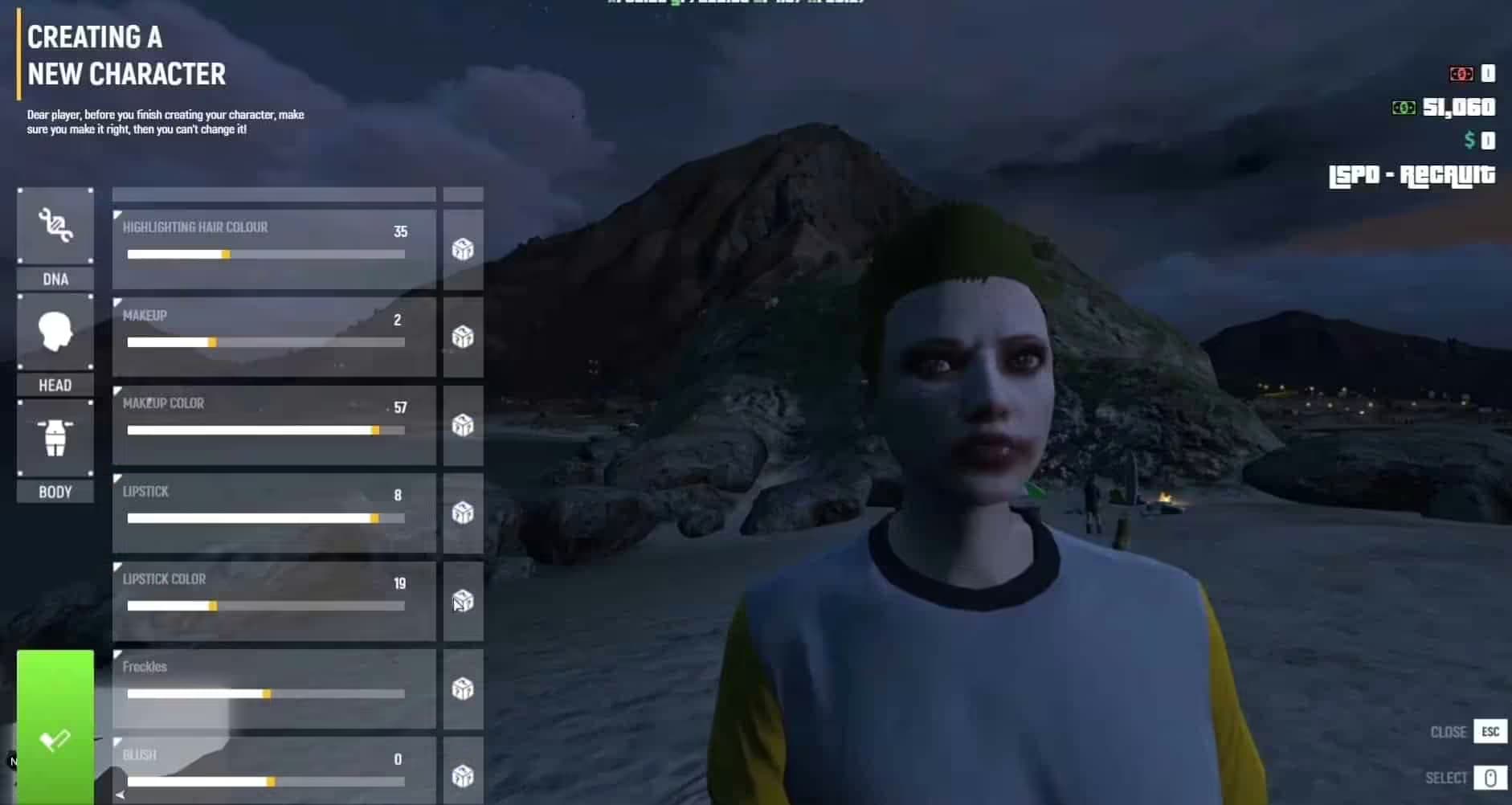Randomize Makeup Color using the dice icon
The image size is (1512, 805).
point(464,425)
